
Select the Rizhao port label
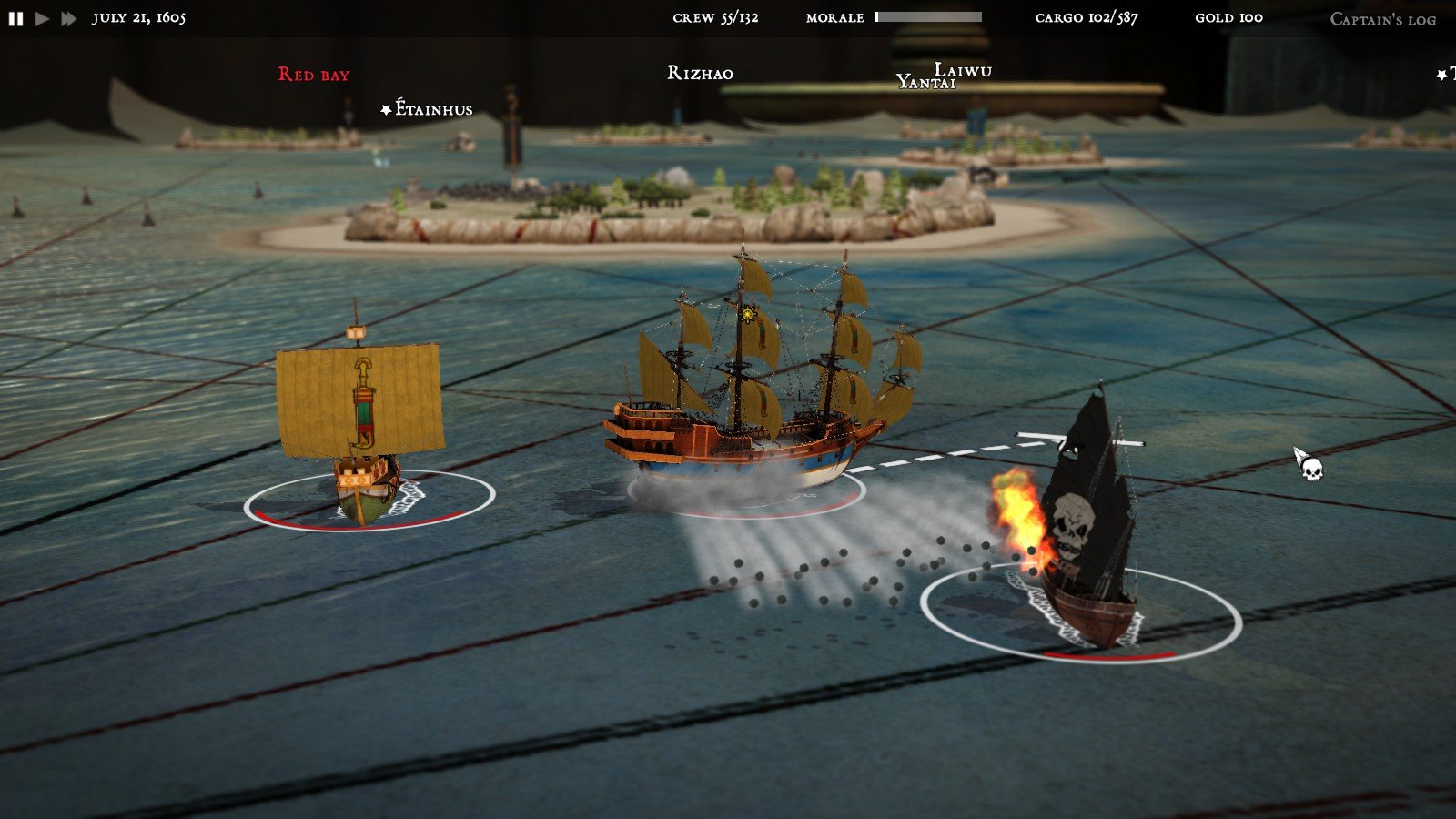[x=700, y=74]
